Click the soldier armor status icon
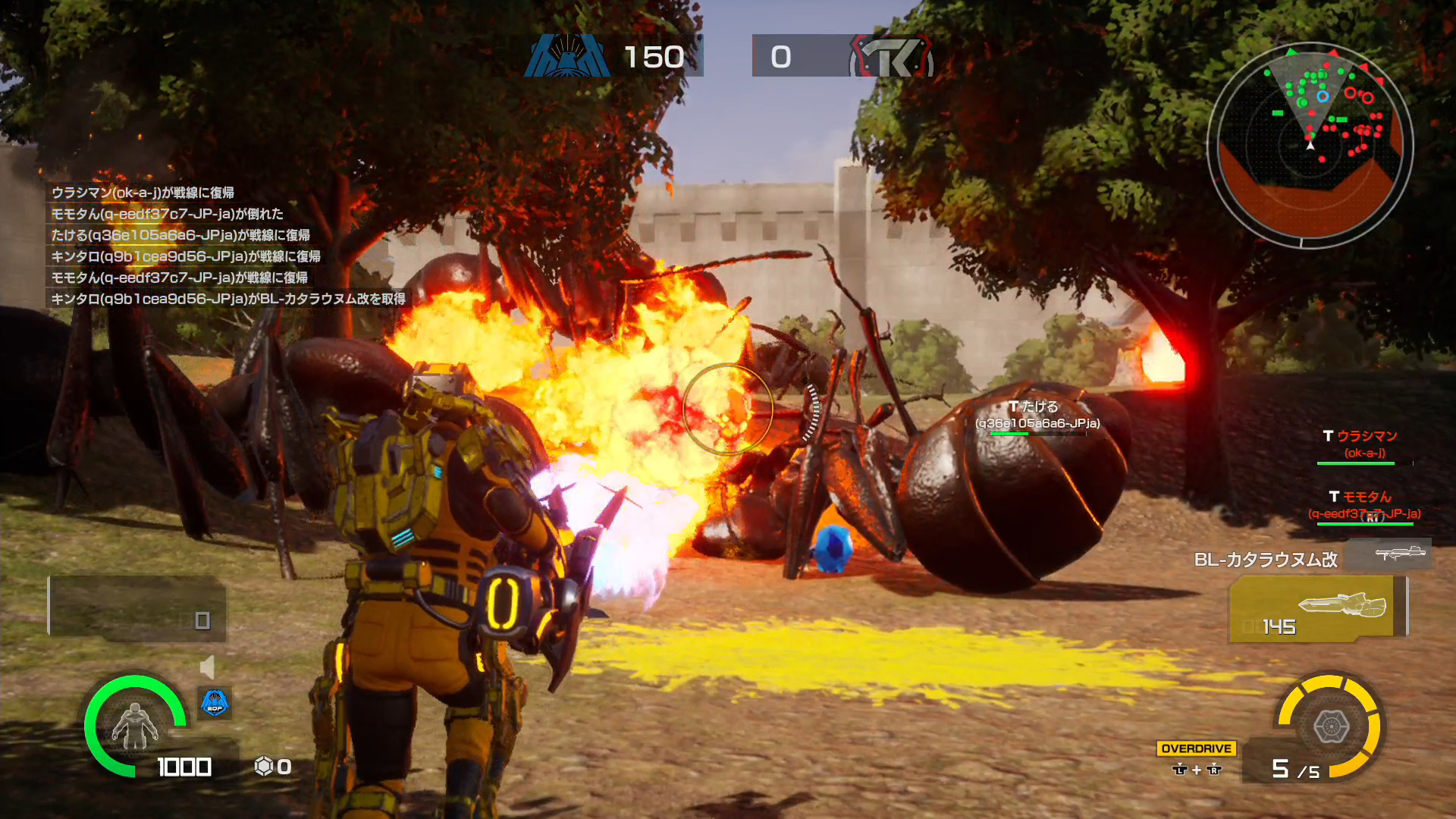The image size is (1456, 819). (x=135, y=726)
